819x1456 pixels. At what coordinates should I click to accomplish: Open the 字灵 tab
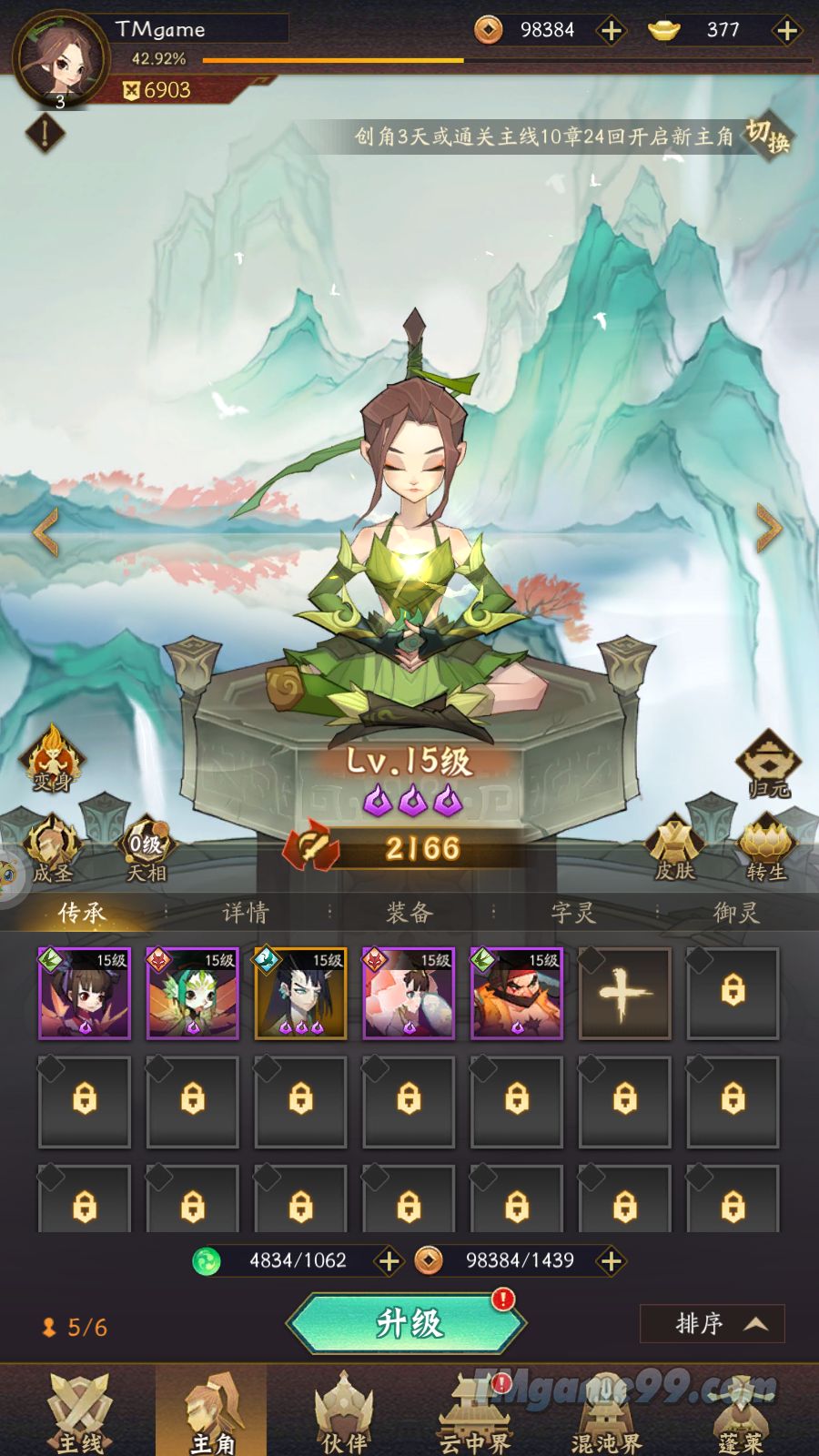[573, 912]
